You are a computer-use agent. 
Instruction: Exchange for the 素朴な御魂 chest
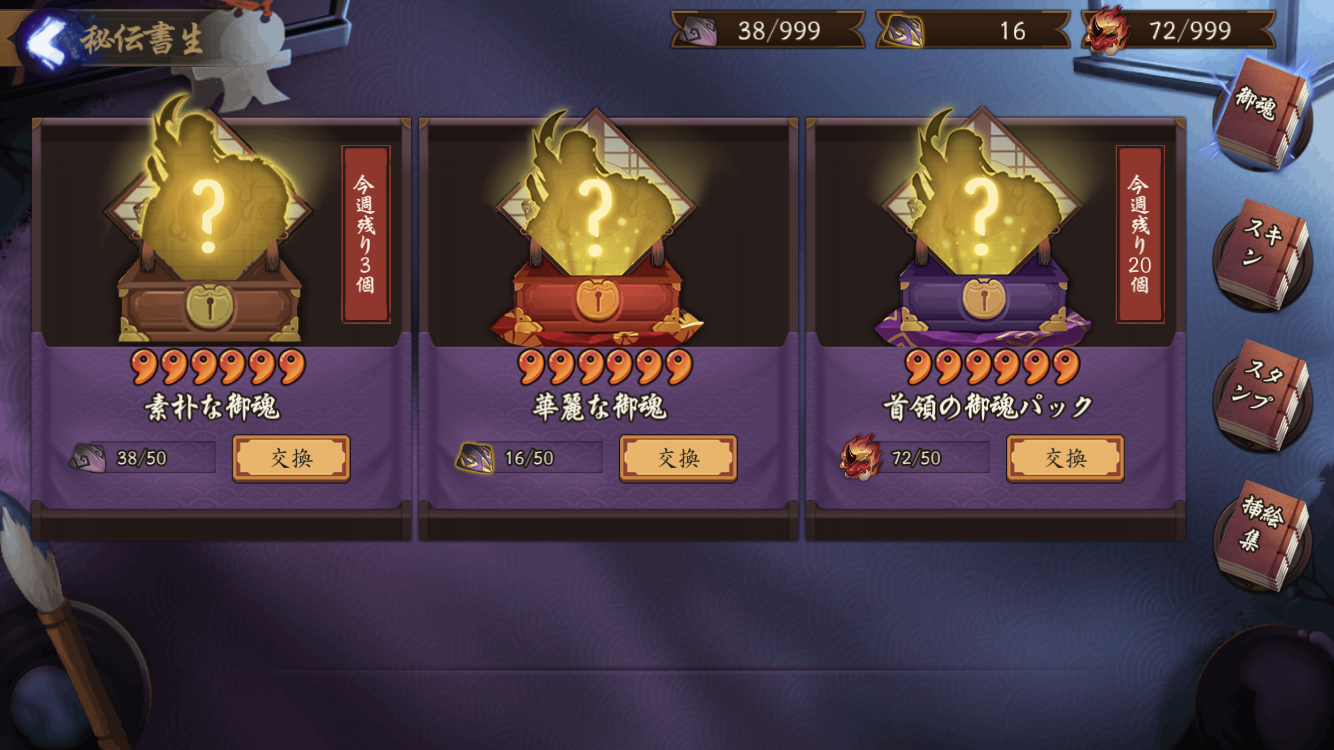click(x=291, y=458)
